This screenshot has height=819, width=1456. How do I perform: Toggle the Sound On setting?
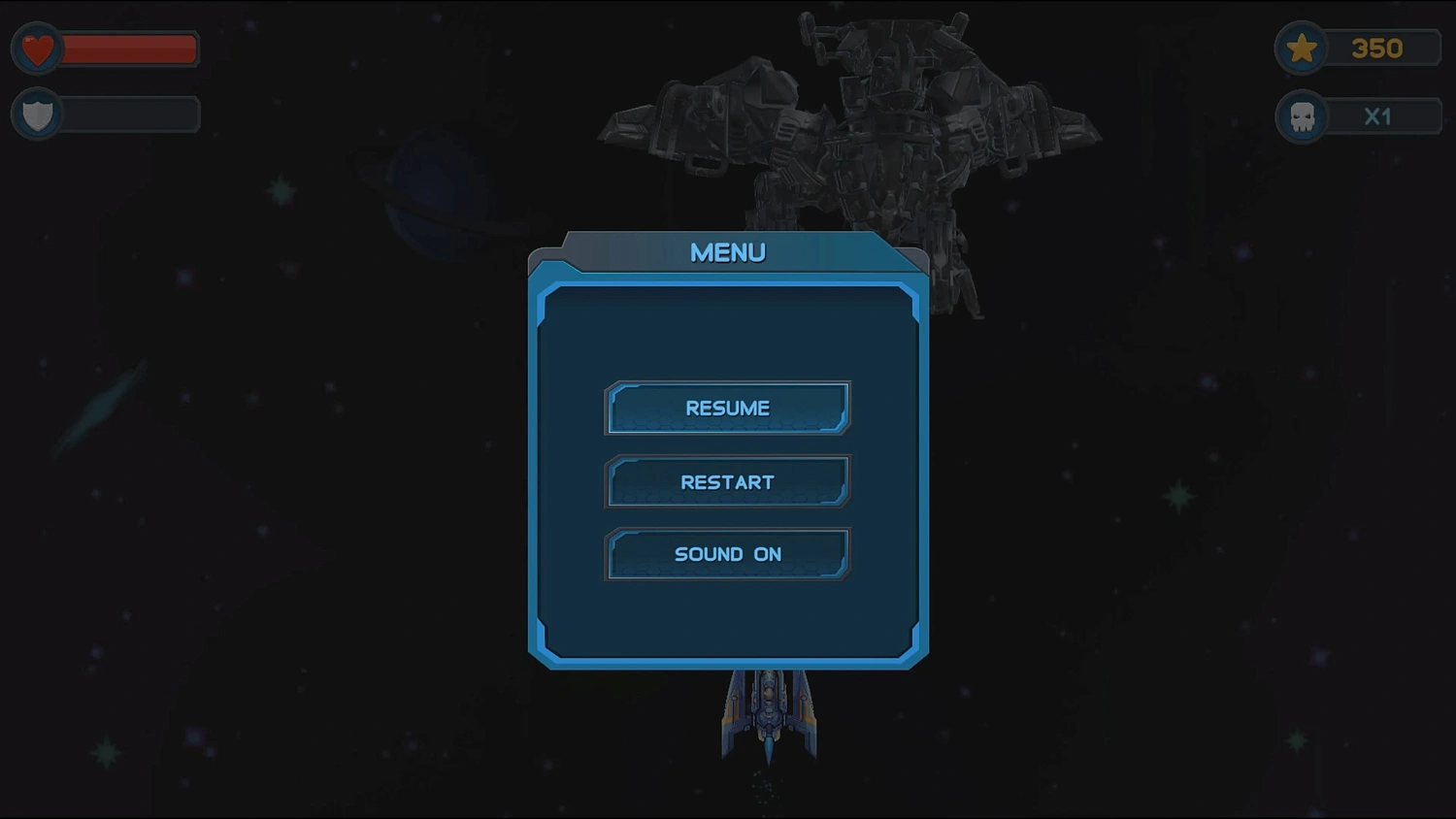tap(728, 554)
